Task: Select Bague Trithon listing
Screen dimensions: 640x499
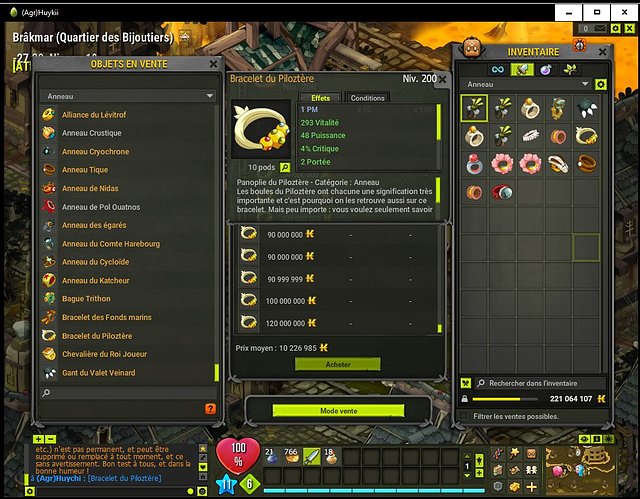Action: (85, 299)
